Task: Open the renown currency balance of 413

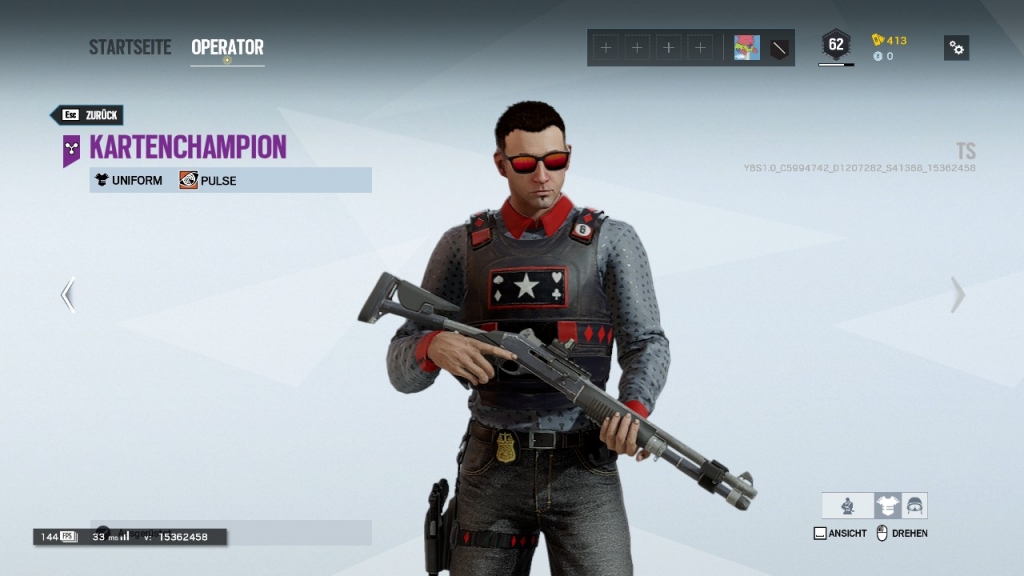Action: click(x=890, y=40)
